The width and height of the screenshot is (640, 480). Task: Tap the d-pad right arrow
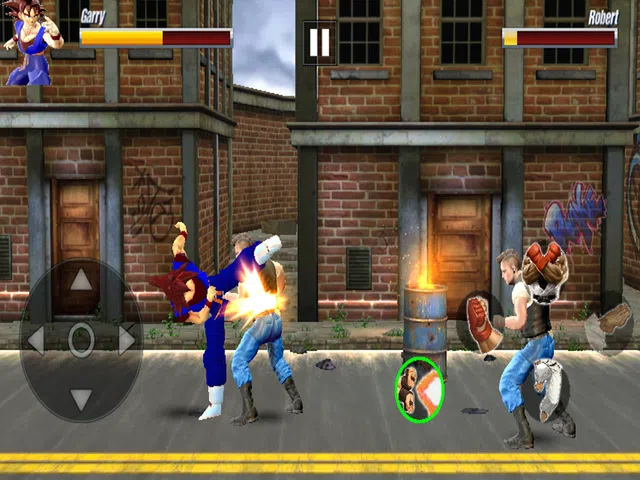[x=127, y=340]
